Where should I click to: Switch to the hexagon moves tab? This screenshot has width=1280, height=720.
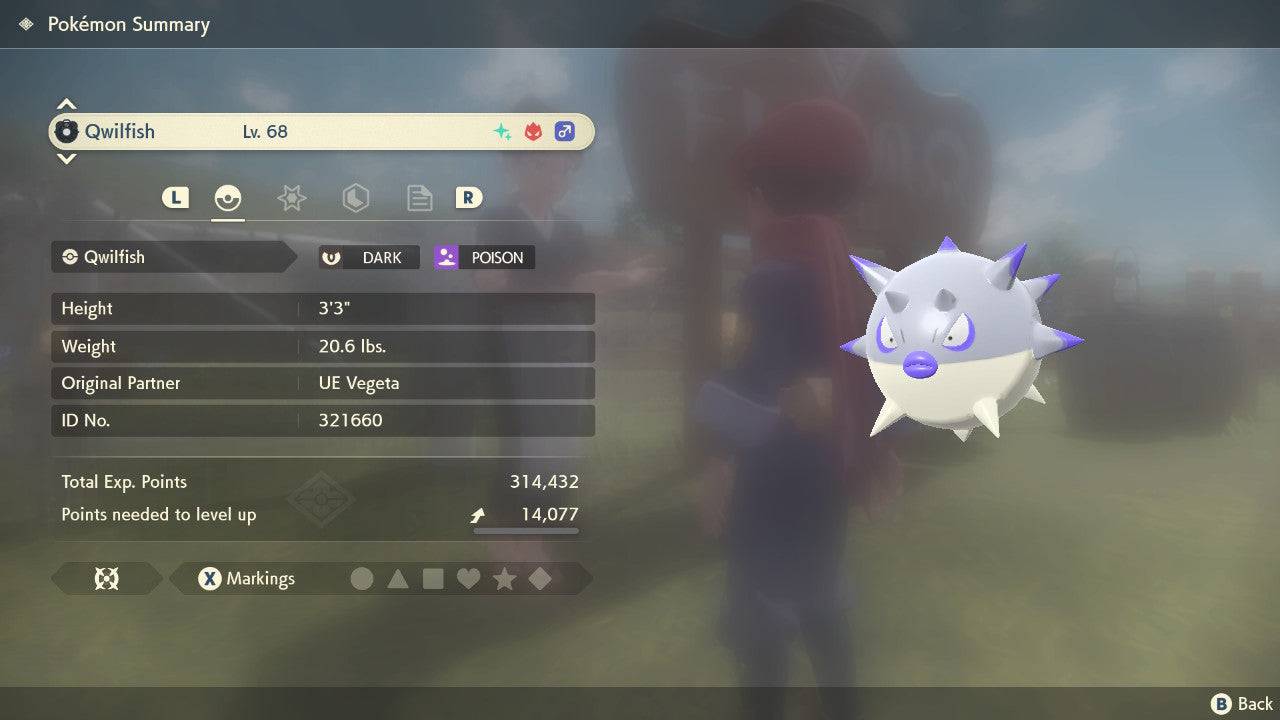pos(355,198)
